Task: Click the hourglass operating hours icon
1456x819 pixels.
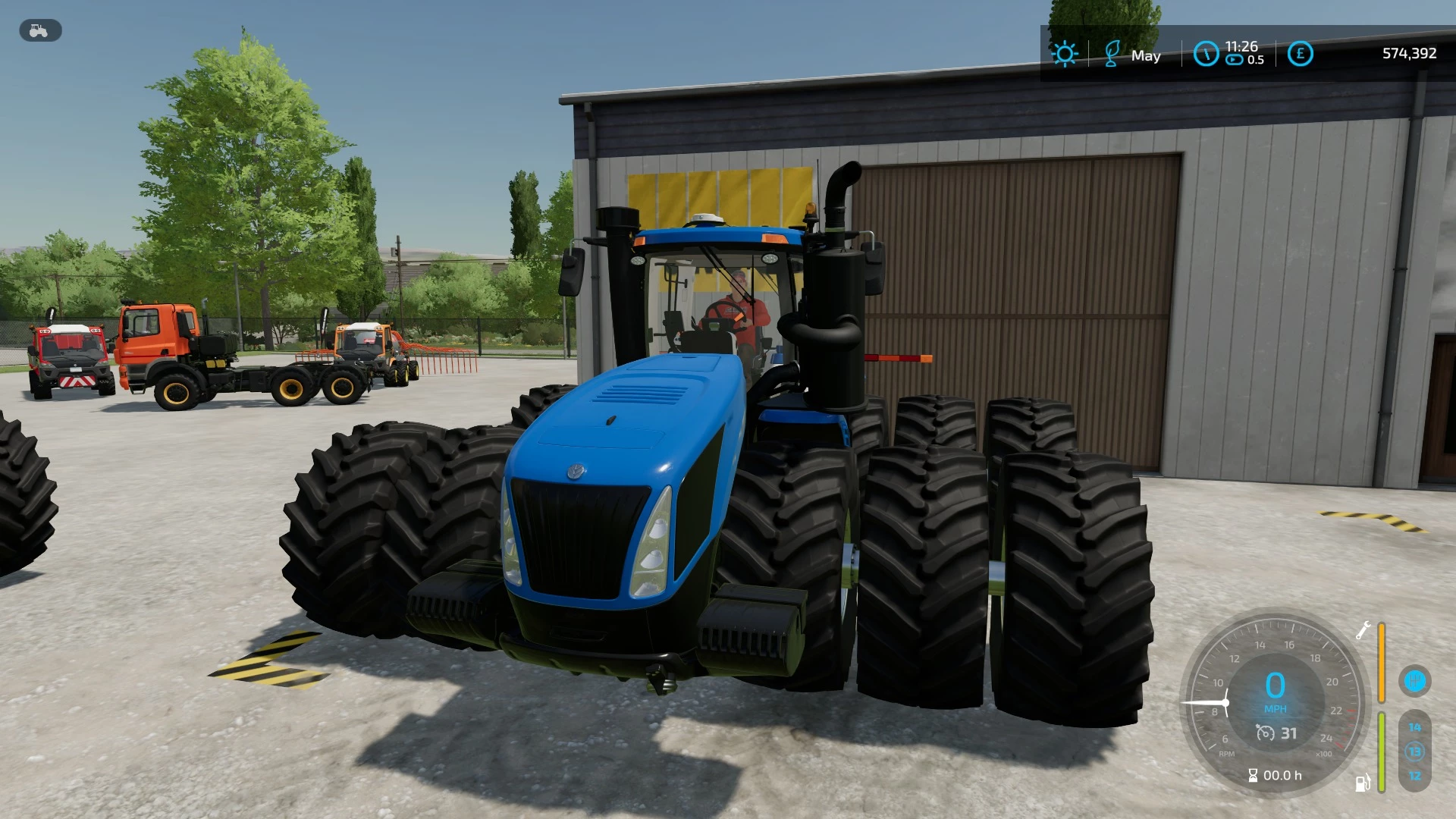Action: click(1253, 775)
